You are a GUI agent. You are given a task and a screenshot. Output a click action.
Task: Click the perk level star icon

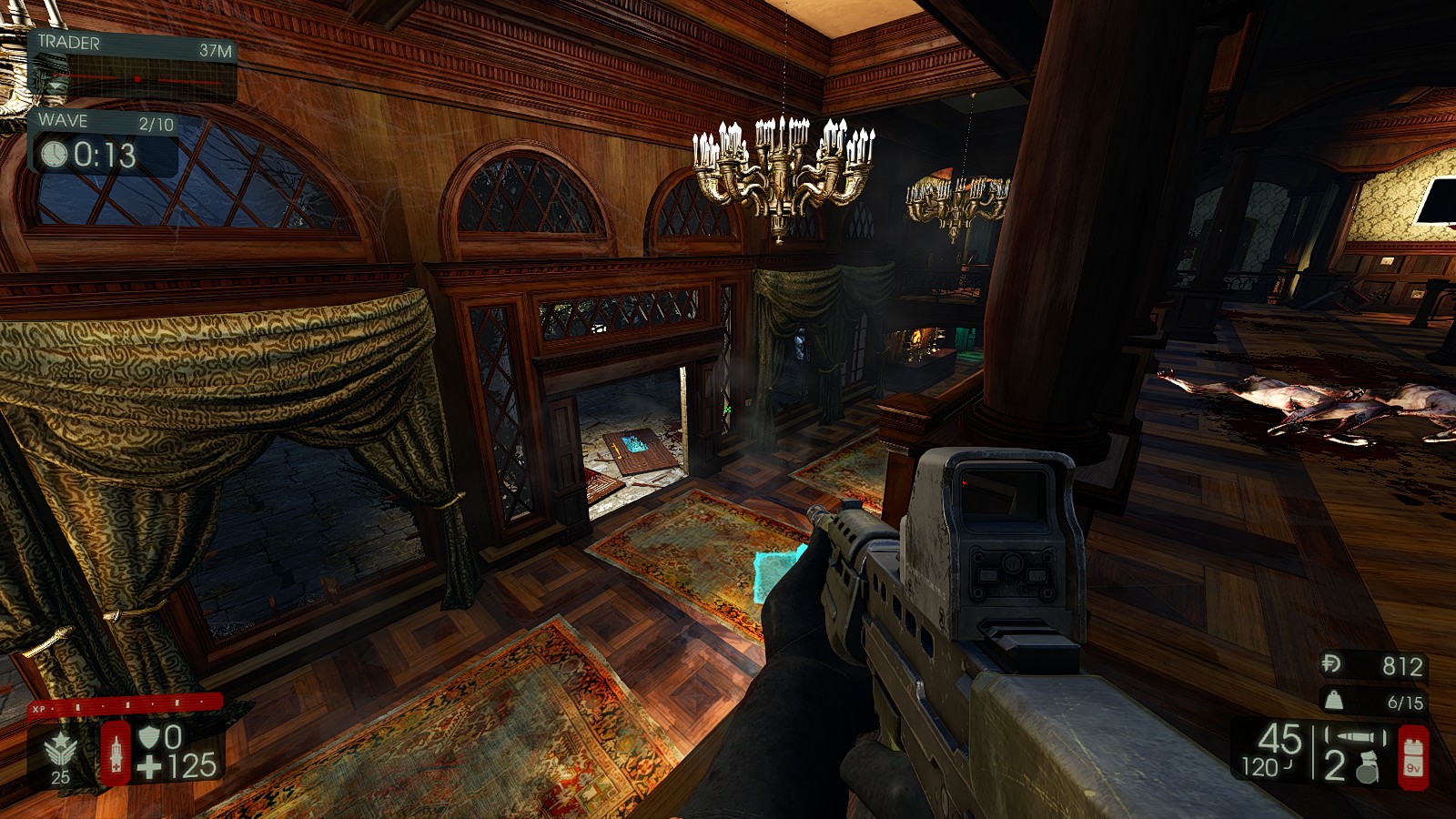tap(60, 750)
